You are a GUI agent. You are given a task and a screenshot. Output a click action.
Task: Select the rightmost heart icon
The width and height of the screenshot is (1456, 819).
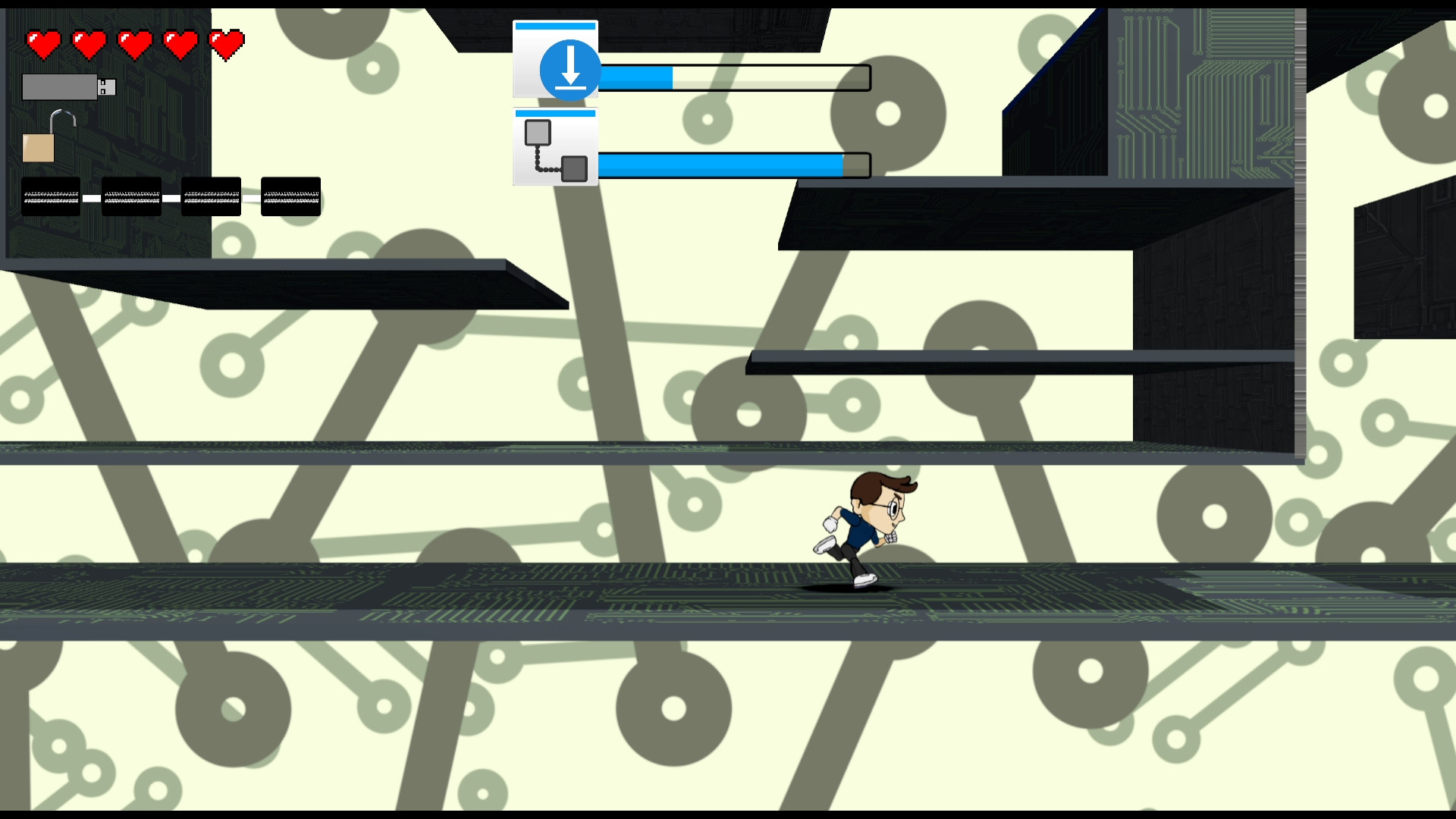click(225, 43)
